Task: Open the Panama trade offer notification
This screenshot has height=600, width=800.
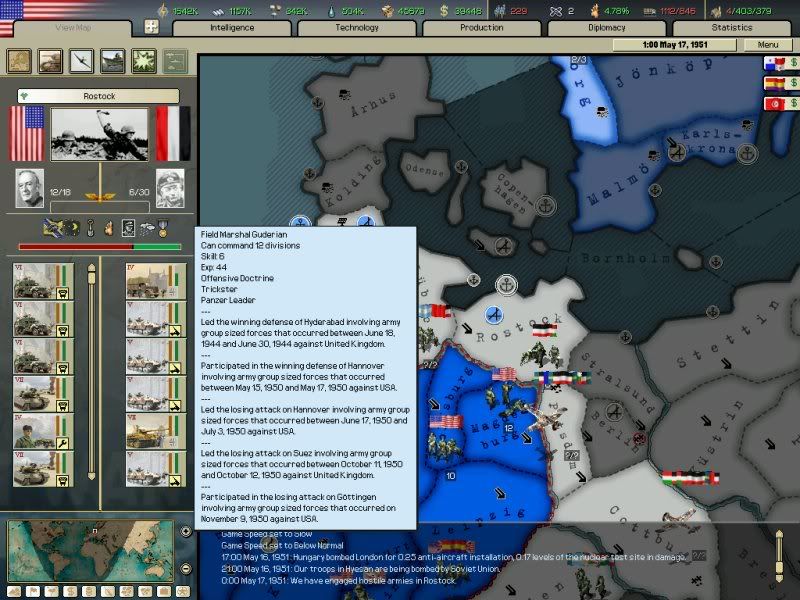Action: point(777,64)
